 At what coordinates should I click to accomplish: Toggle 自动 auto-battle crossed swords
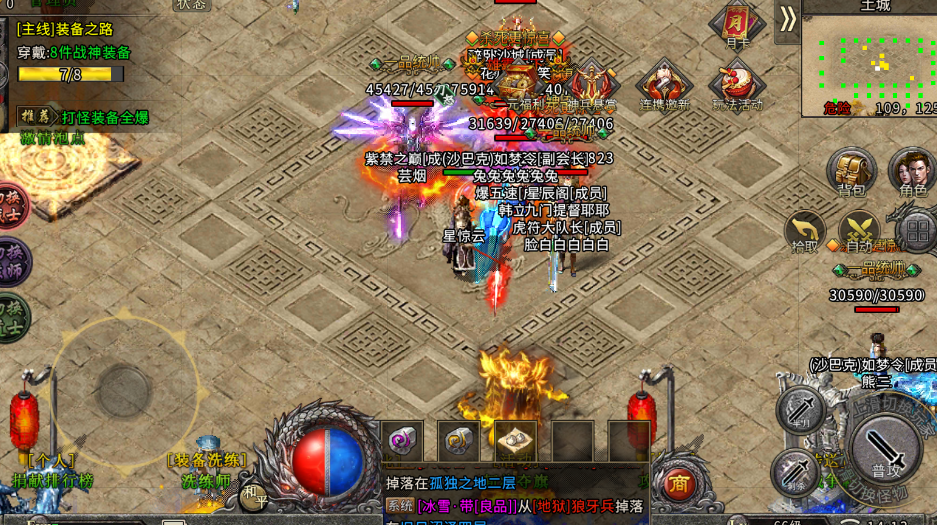tap(858, 231)
